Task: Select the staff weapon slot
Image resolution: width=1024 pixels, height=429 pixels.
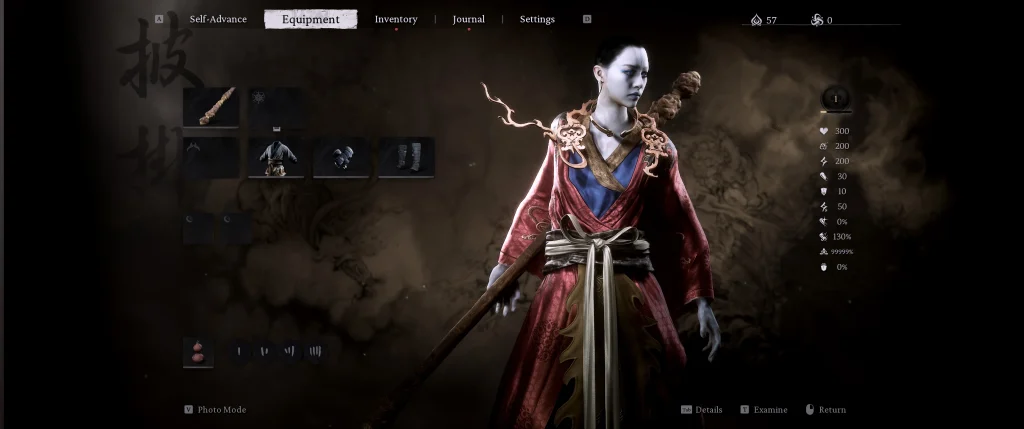Action: point(211,107)
